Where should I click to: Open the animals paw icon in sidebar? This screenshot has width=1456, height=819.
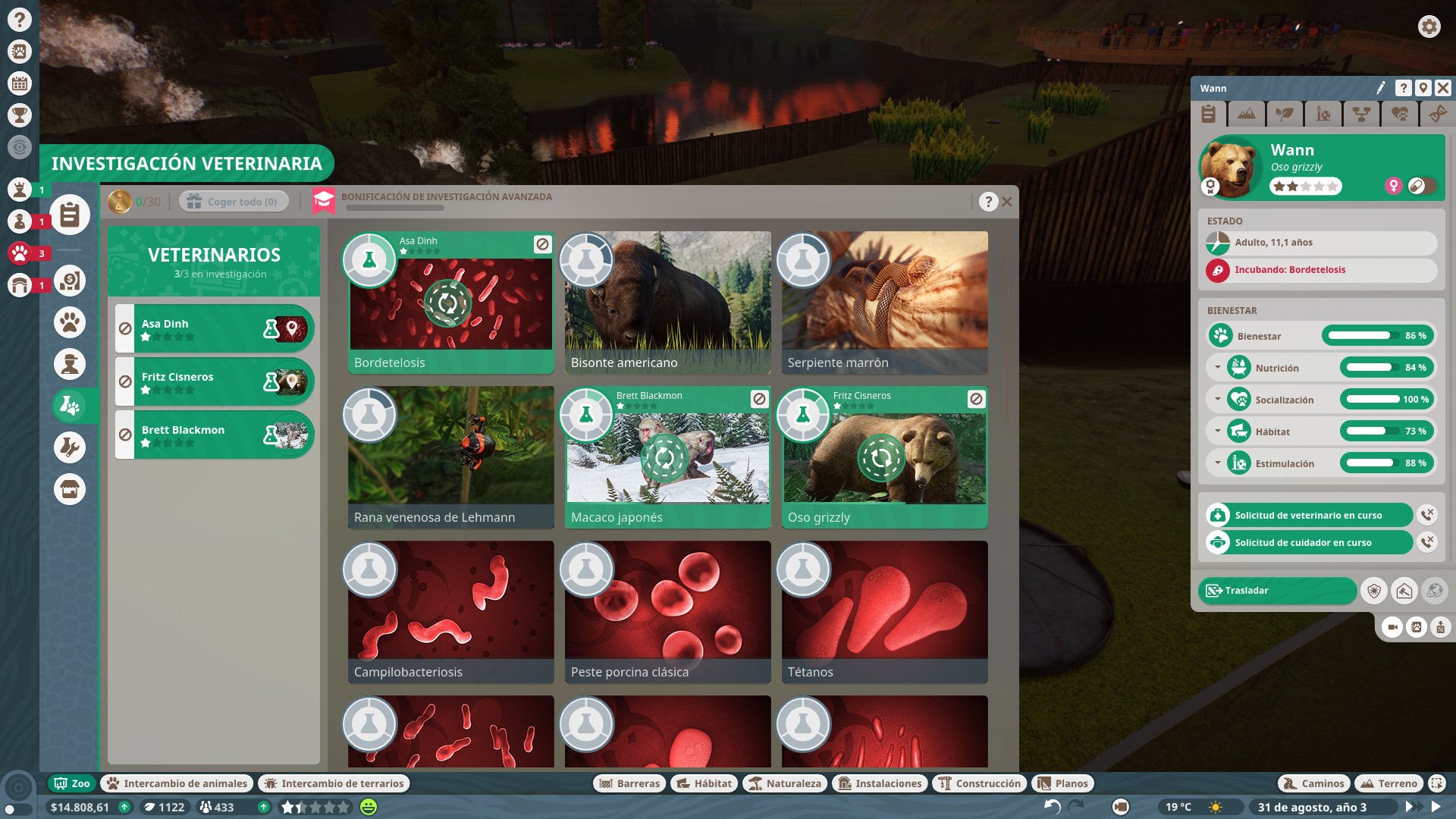[x=70, y=322]
